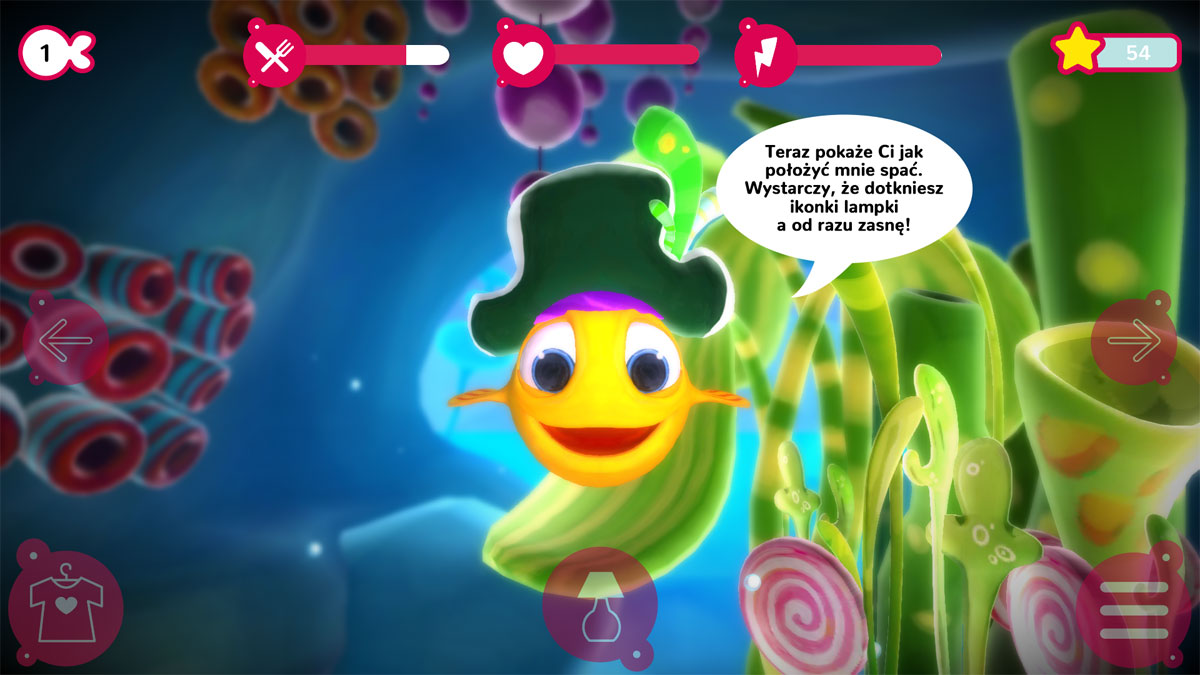Go to the right room arrow

[x=1133, y=342]
